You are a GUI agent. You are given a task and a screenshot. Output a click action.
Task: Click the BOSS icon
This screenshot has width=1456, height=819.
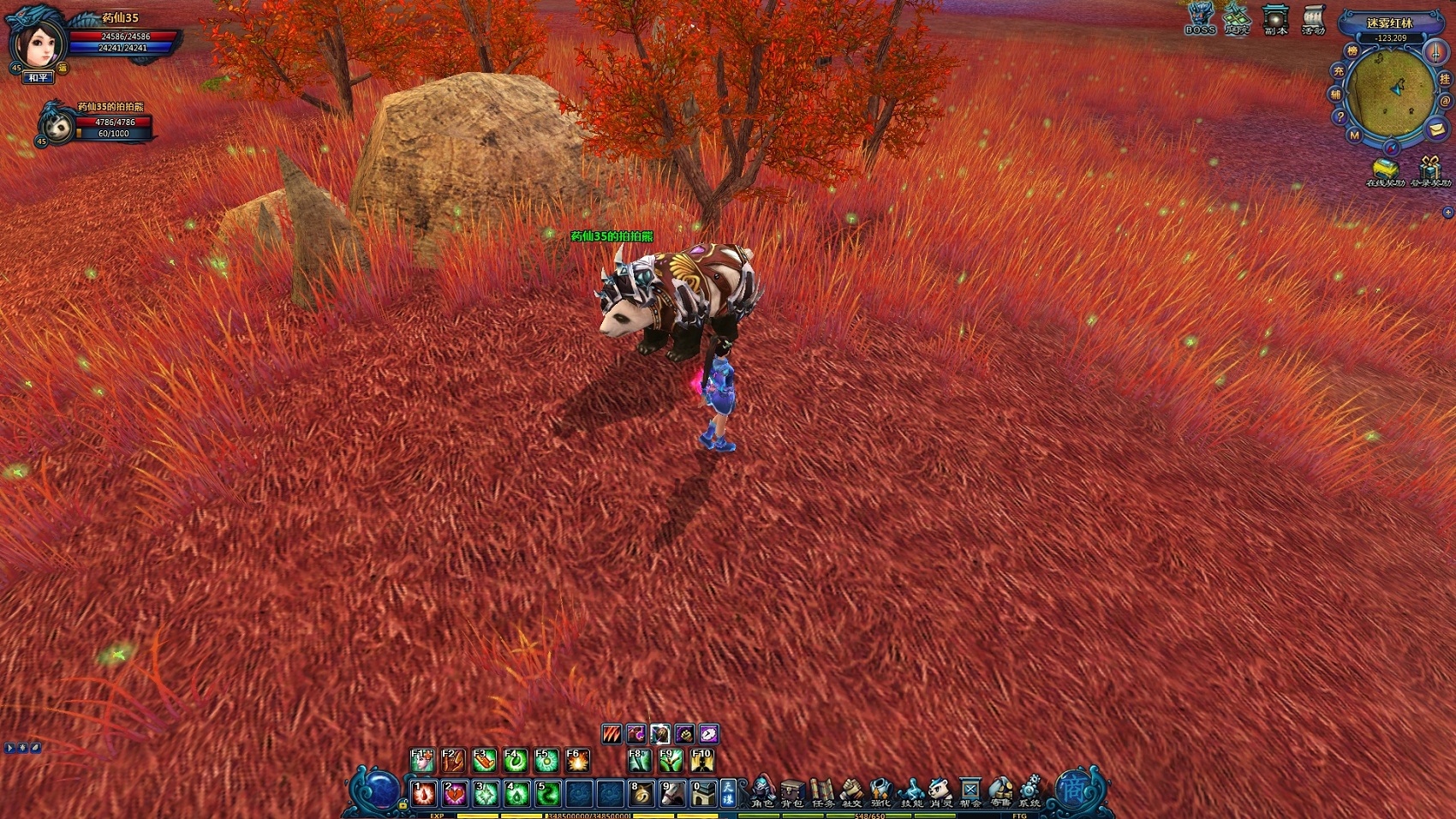1200,19
